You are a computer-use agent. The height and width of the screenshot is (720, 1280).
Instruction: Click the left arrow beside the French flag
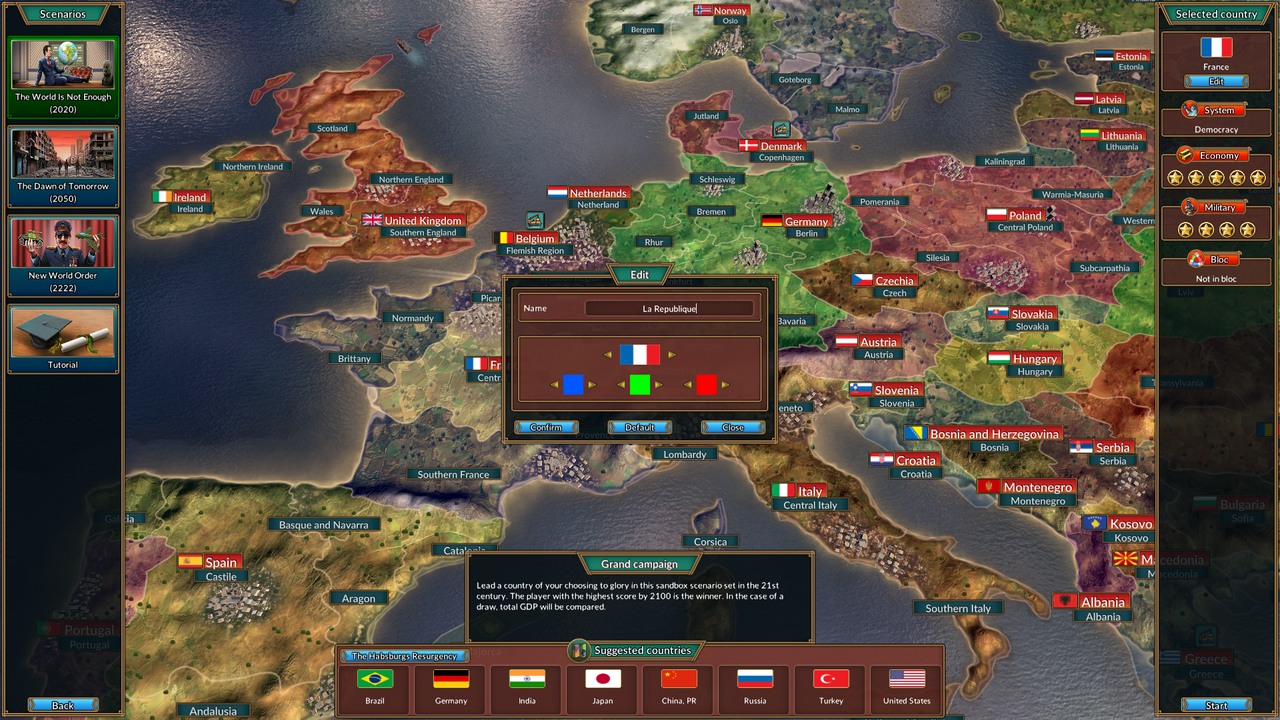click(609, 354)
